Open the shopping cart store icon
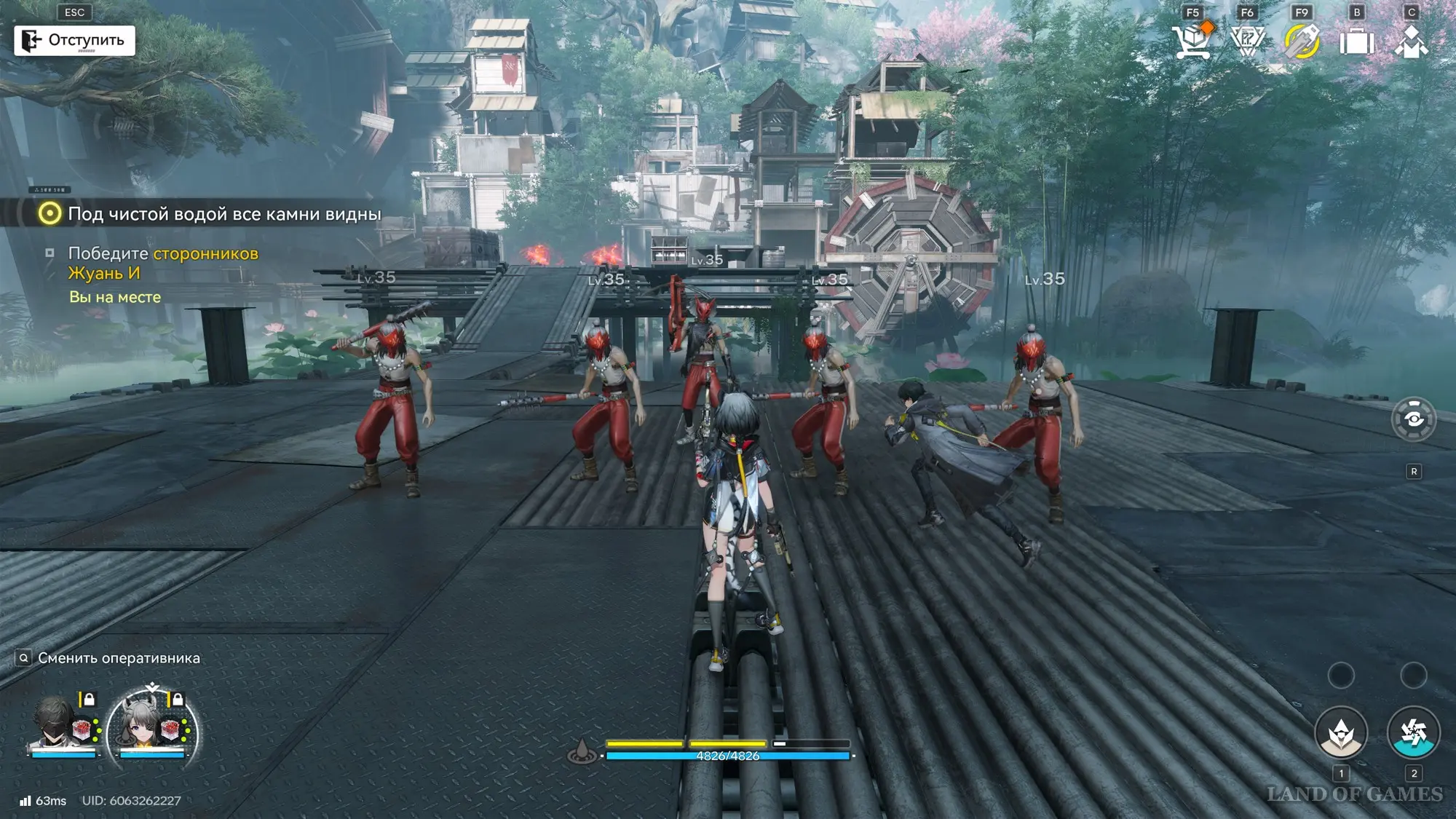The image size is (1456, 819). tap(1192, 41)
